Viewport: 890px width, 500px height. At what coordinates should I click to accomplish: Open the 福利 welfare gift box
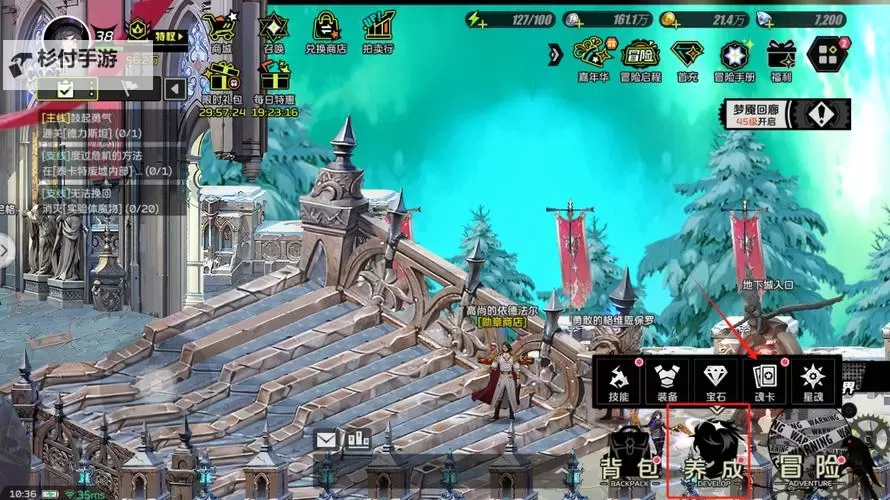pyautogui.click(x=781, y=56)
